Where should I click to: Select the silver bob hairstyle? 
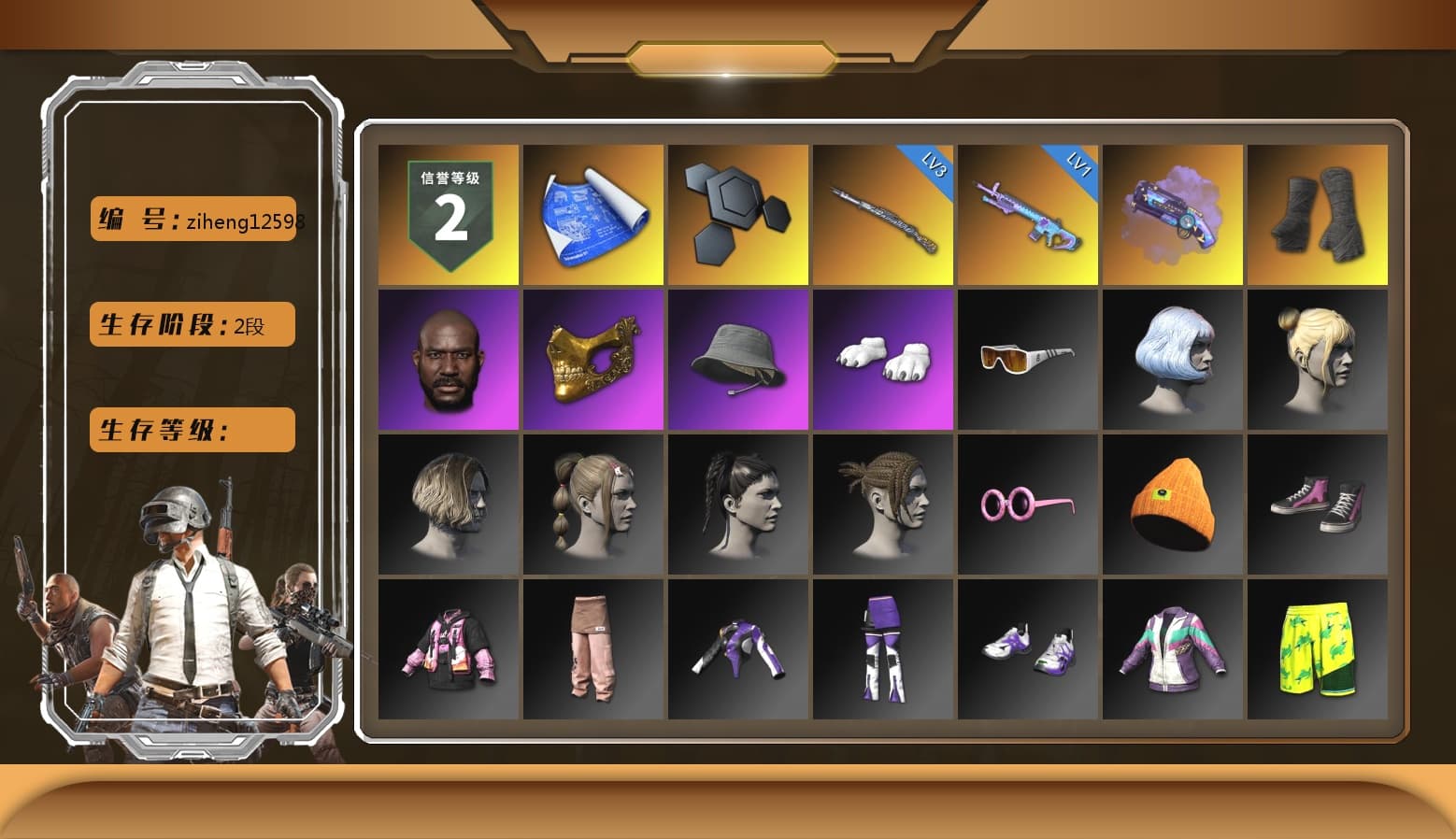click(x=1174, y=360)
